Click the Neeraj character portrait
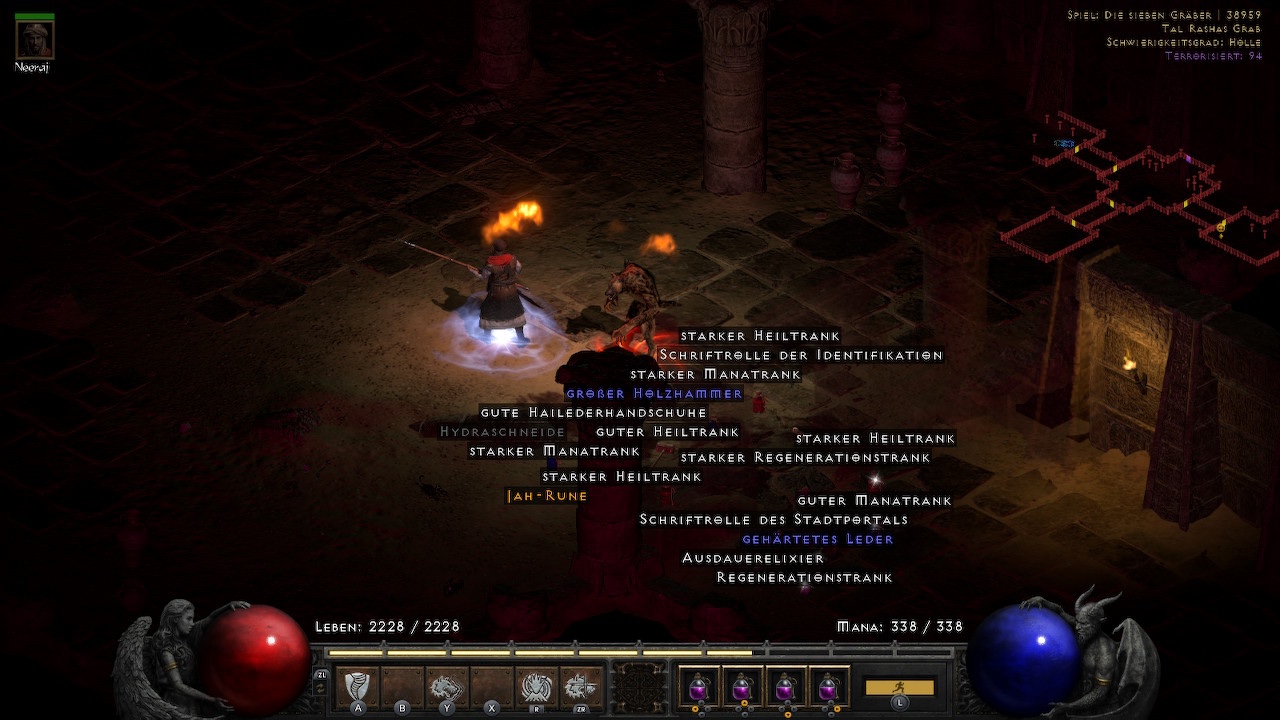 35,41
